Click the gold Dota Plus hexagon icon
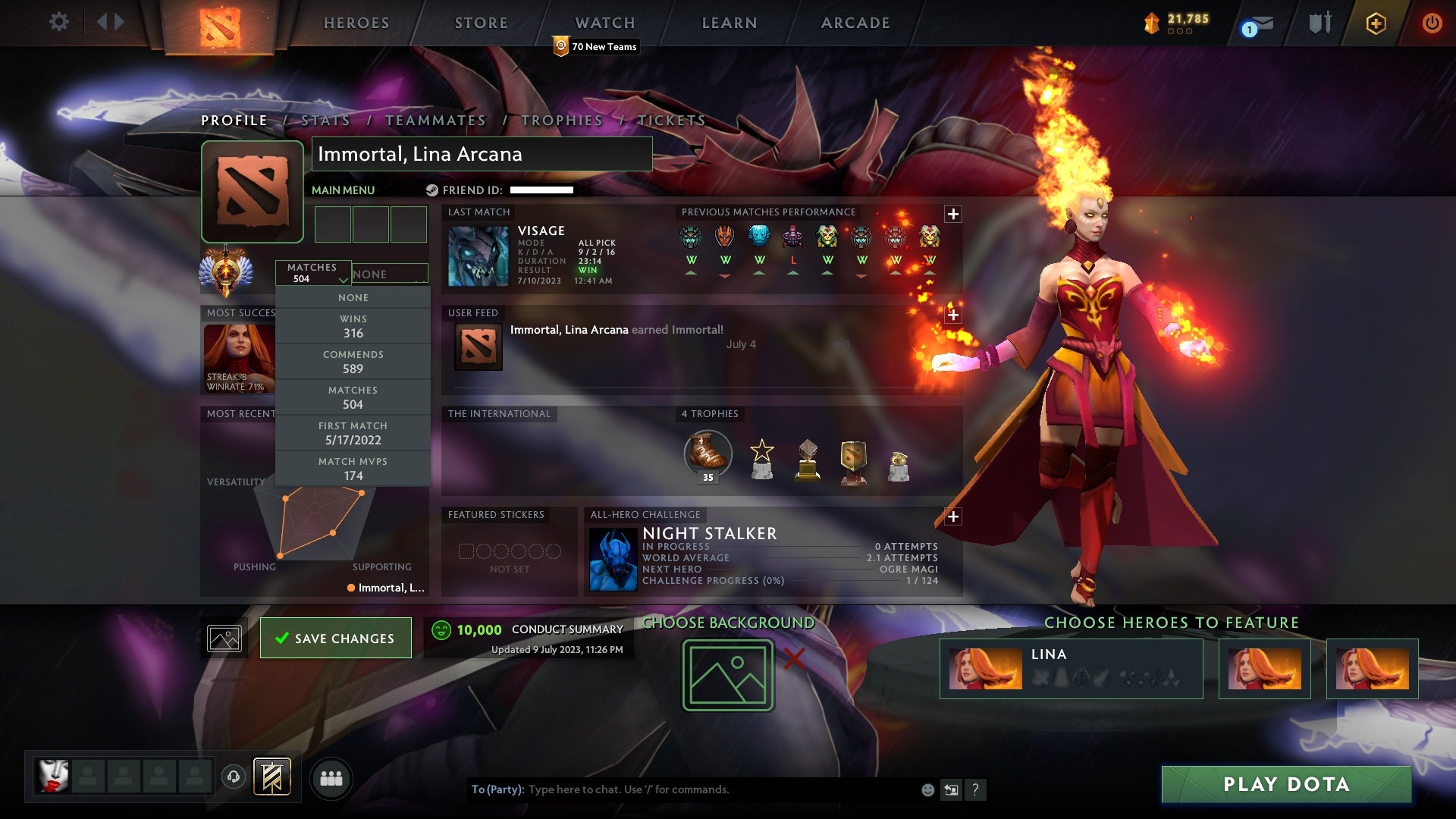 pos(1376,23)
